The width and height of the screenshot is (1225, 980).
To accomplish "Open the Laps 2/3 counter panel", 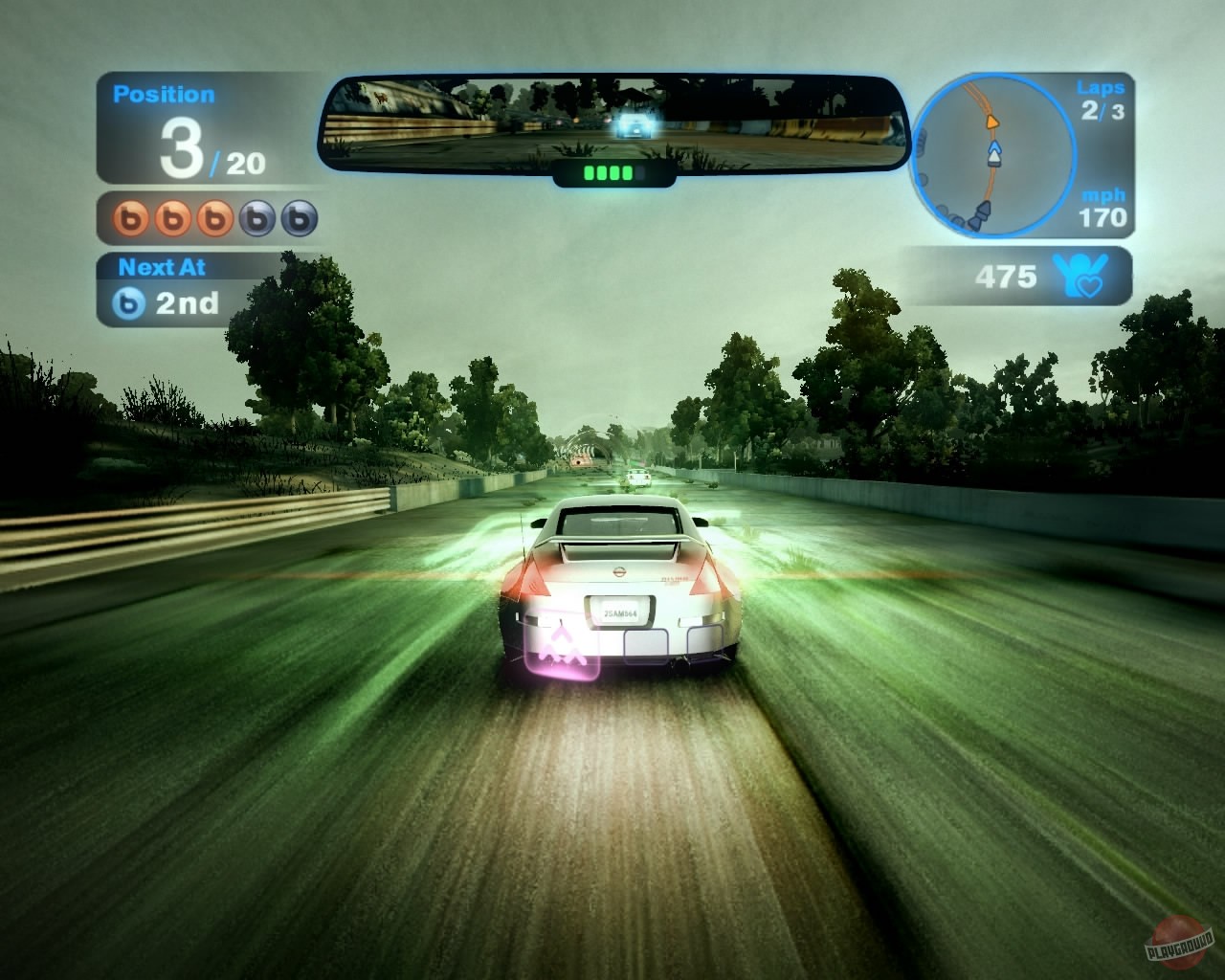I will click(1102, 98).
